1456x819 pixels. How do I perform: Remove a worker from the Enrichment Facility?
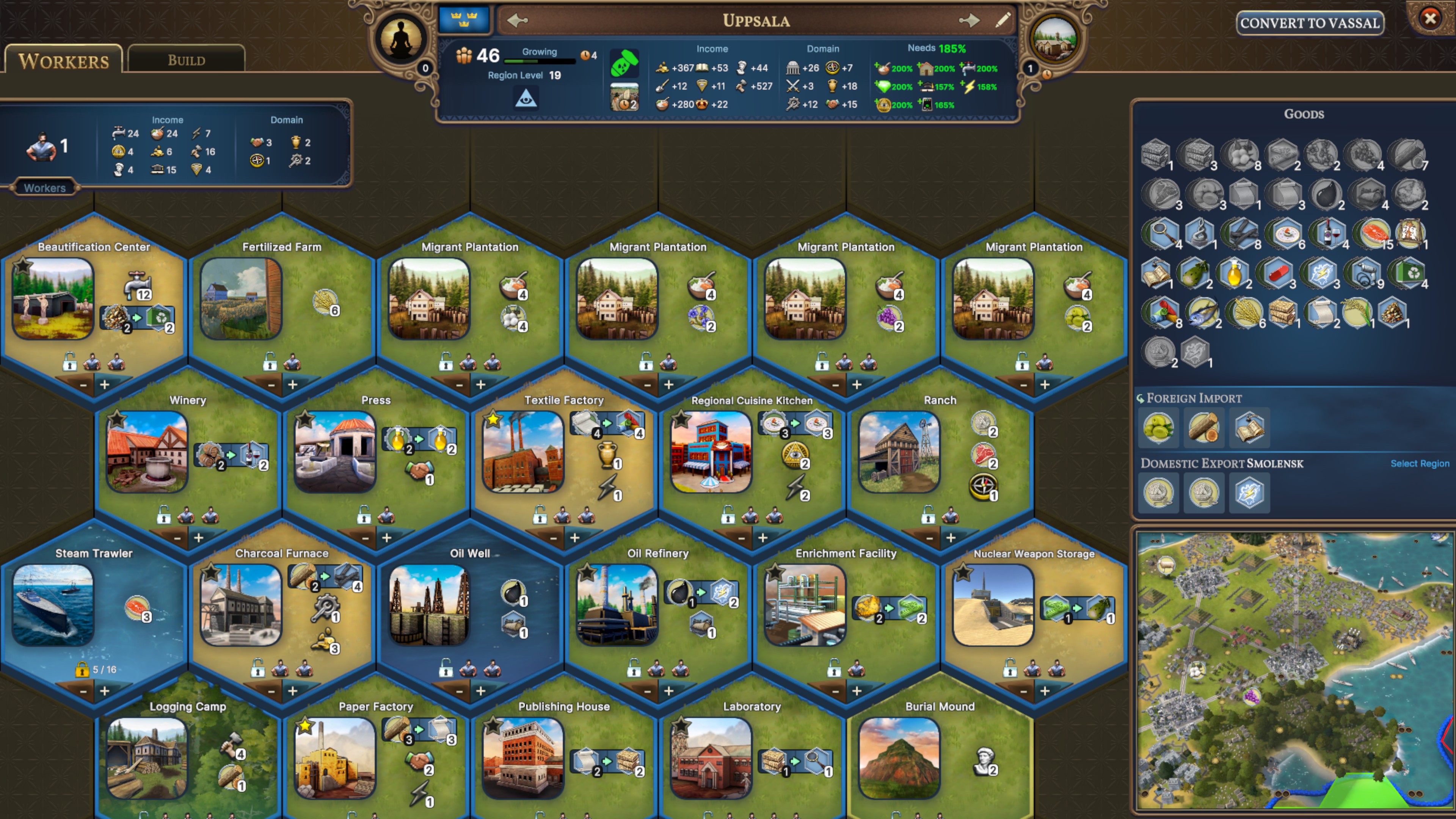click(835, 691)
